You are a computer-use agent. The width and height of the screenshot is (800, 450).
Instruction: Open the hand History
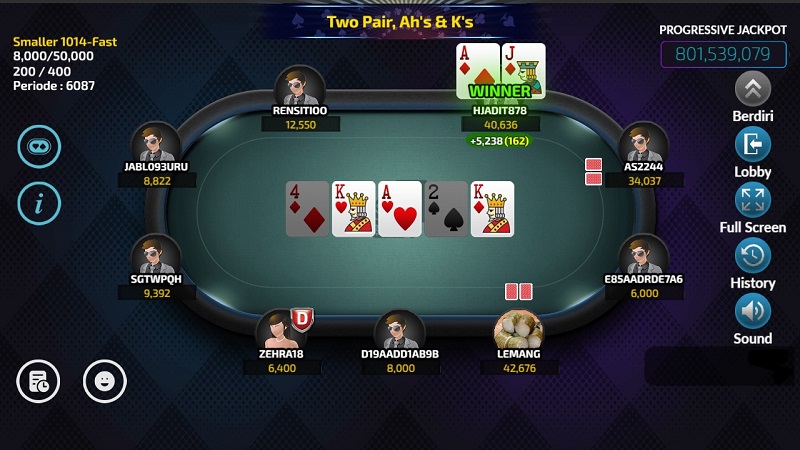[753, 256]
